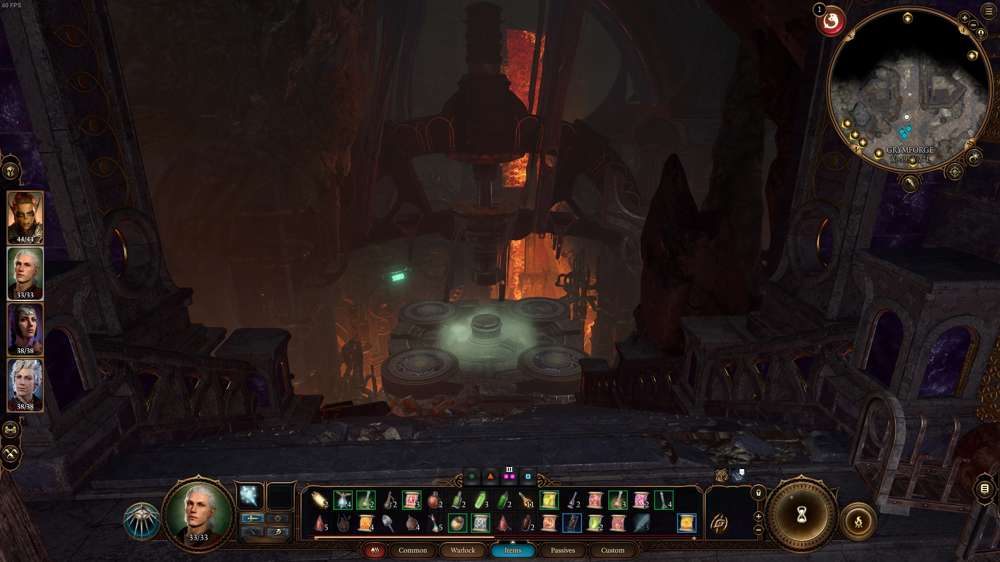Select the Items hotbar tab
1000x562 pixels.
point(512,550)
